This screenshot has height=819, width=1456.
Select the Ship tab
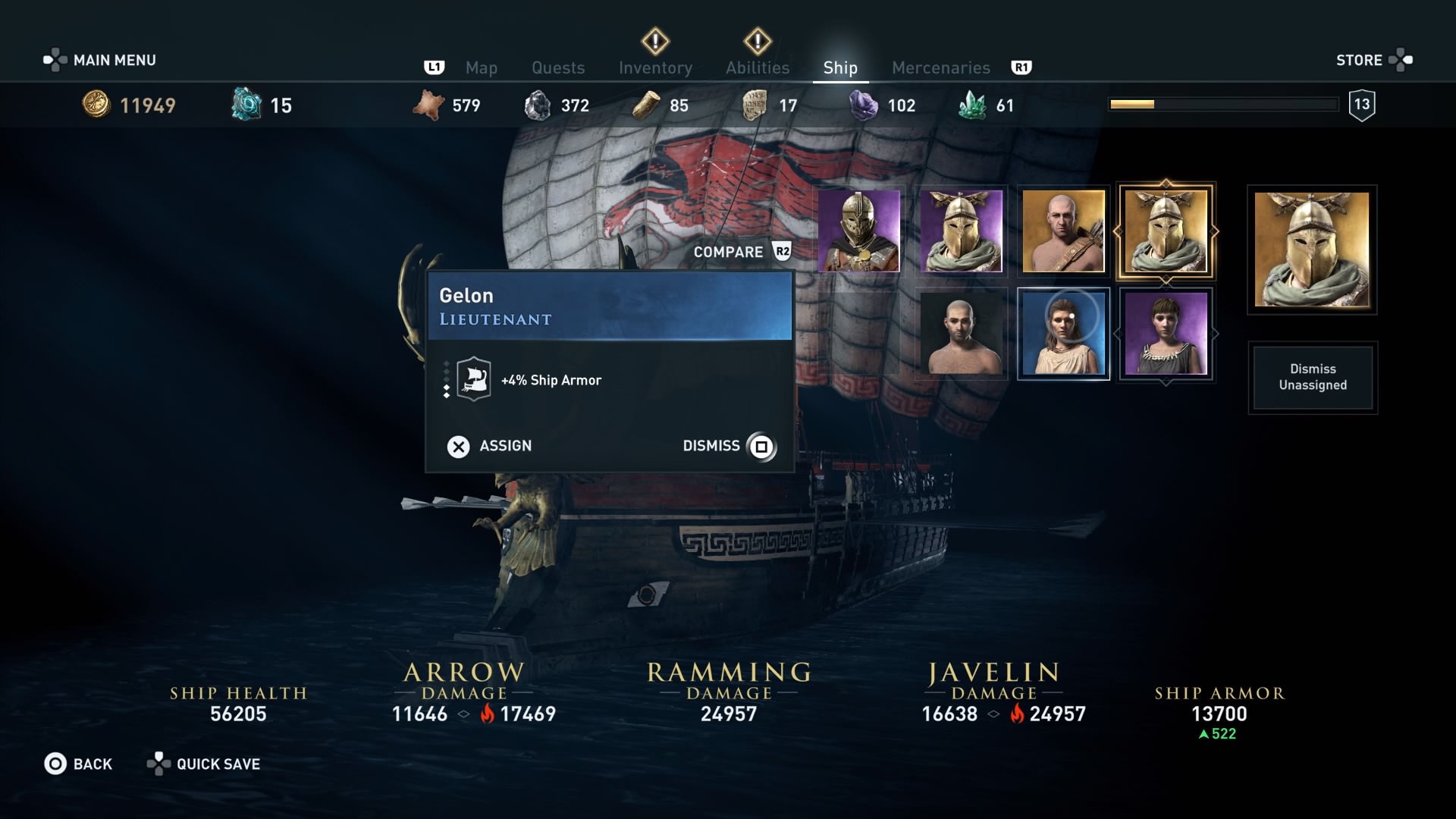(x=840, y=68)
